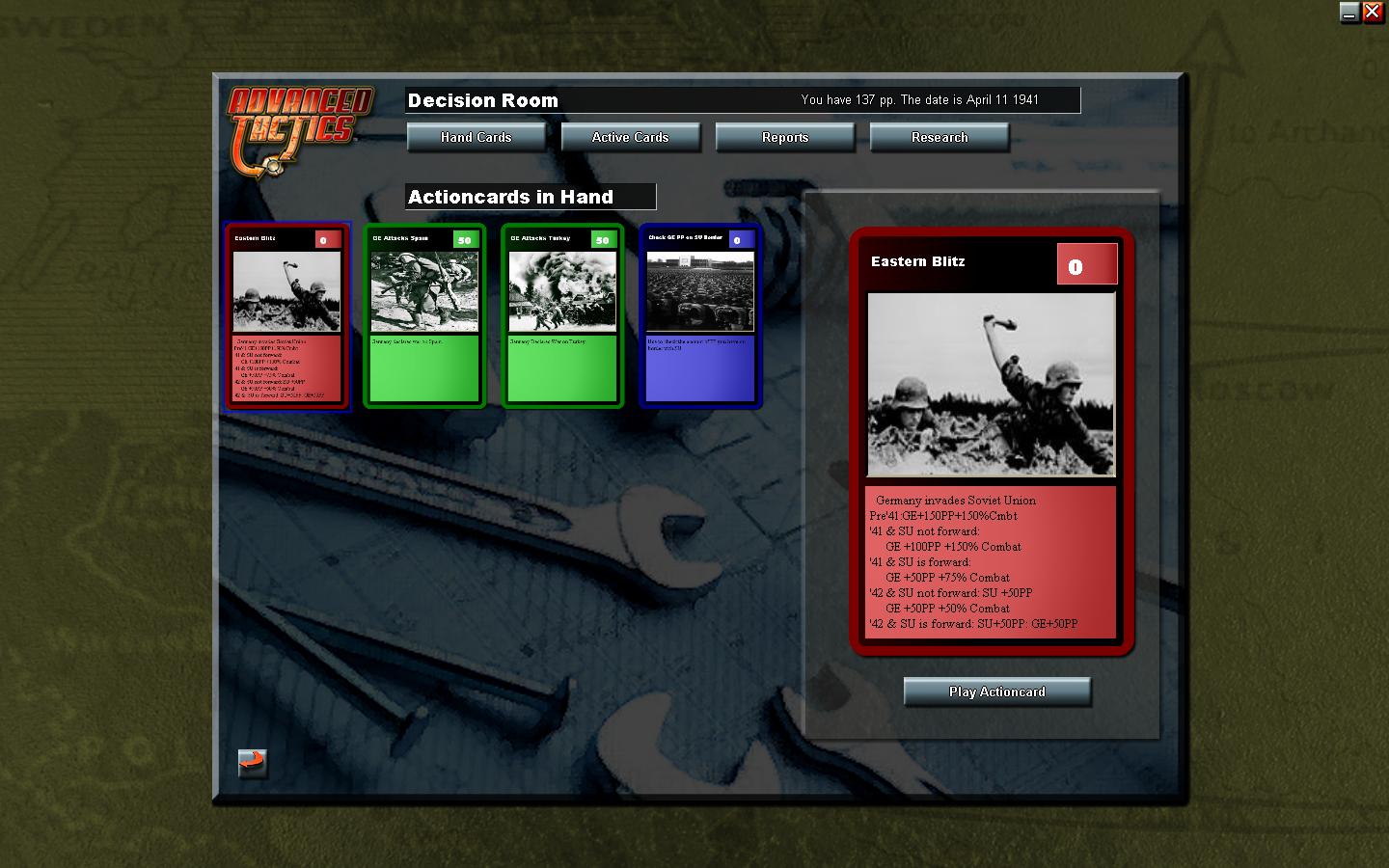
Task: Open the Hand Cards tab
Action: 476,137
